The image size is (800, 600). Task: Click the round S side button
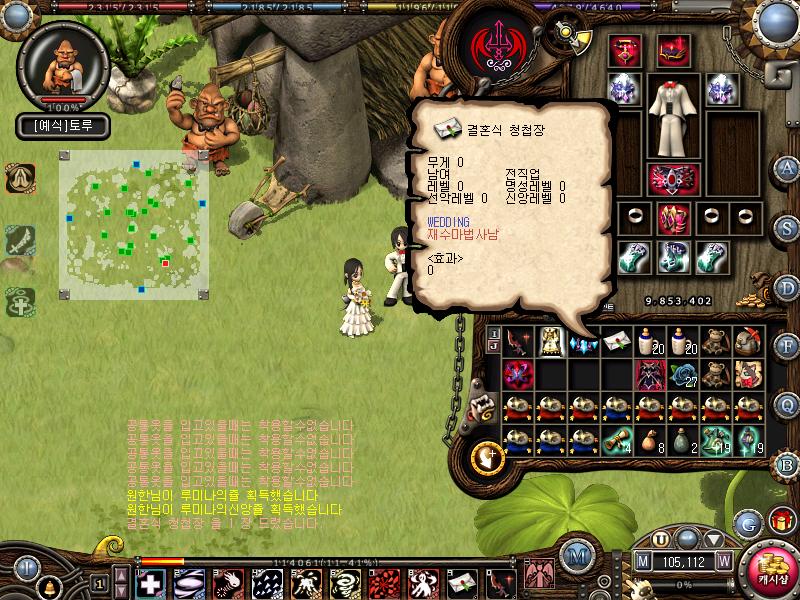pos(787,227)
